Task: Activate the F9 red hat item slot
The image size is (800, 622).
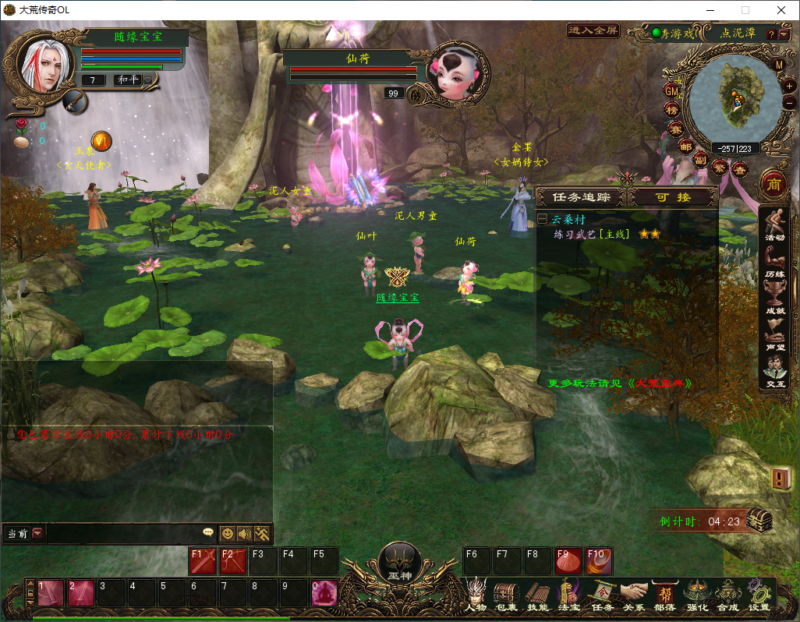Action: [x=569, y=560]
